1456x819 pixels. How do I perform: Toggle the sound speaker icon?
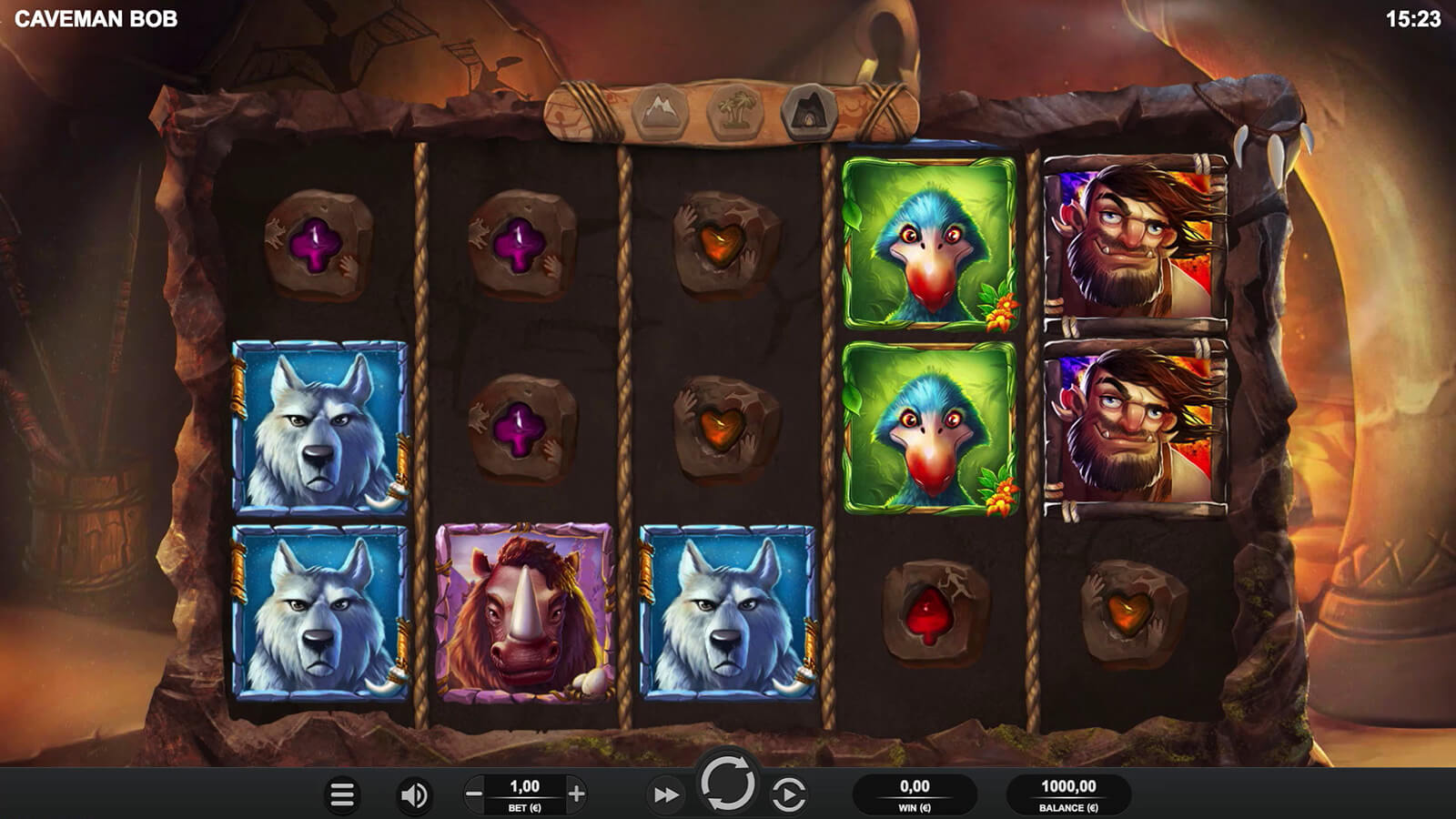pos(414,795)
